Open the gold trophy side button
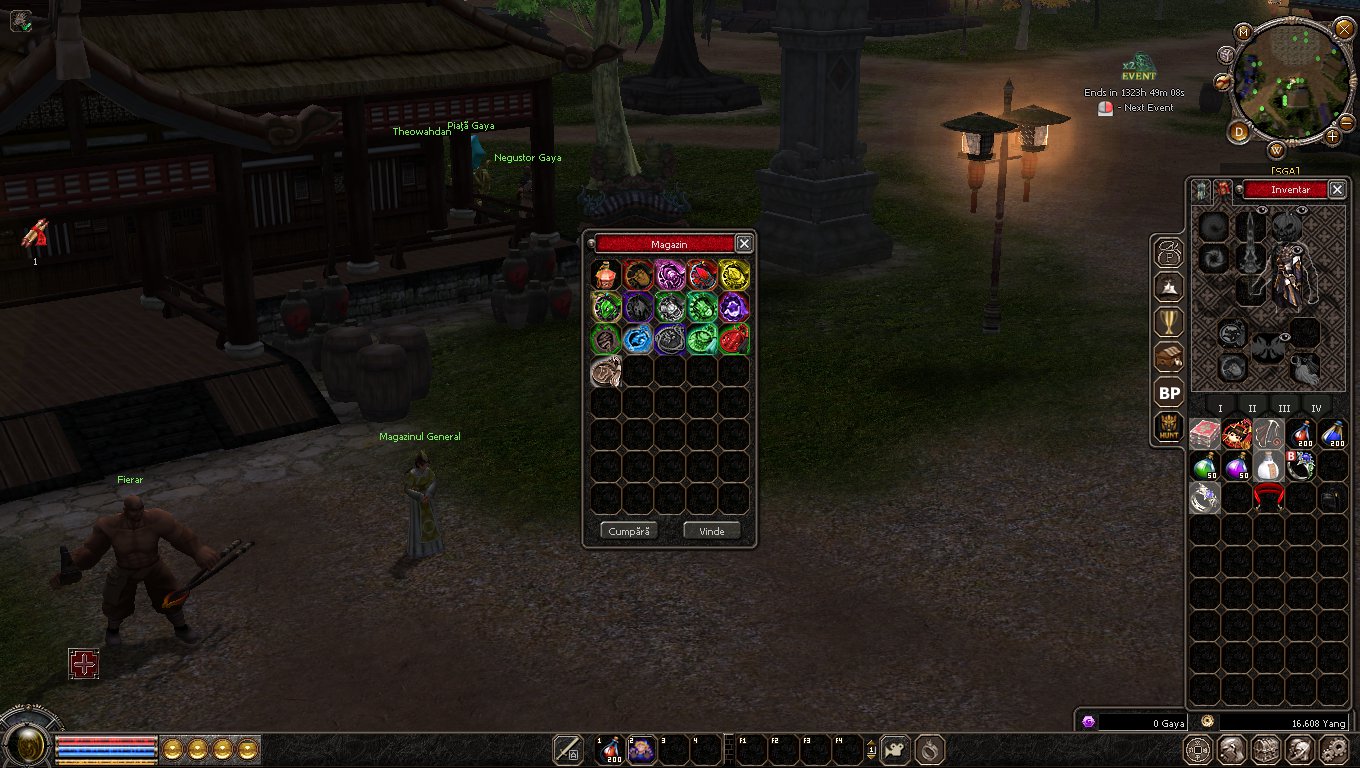This screenshot has height=768, width=1360. click(1168, 322)
